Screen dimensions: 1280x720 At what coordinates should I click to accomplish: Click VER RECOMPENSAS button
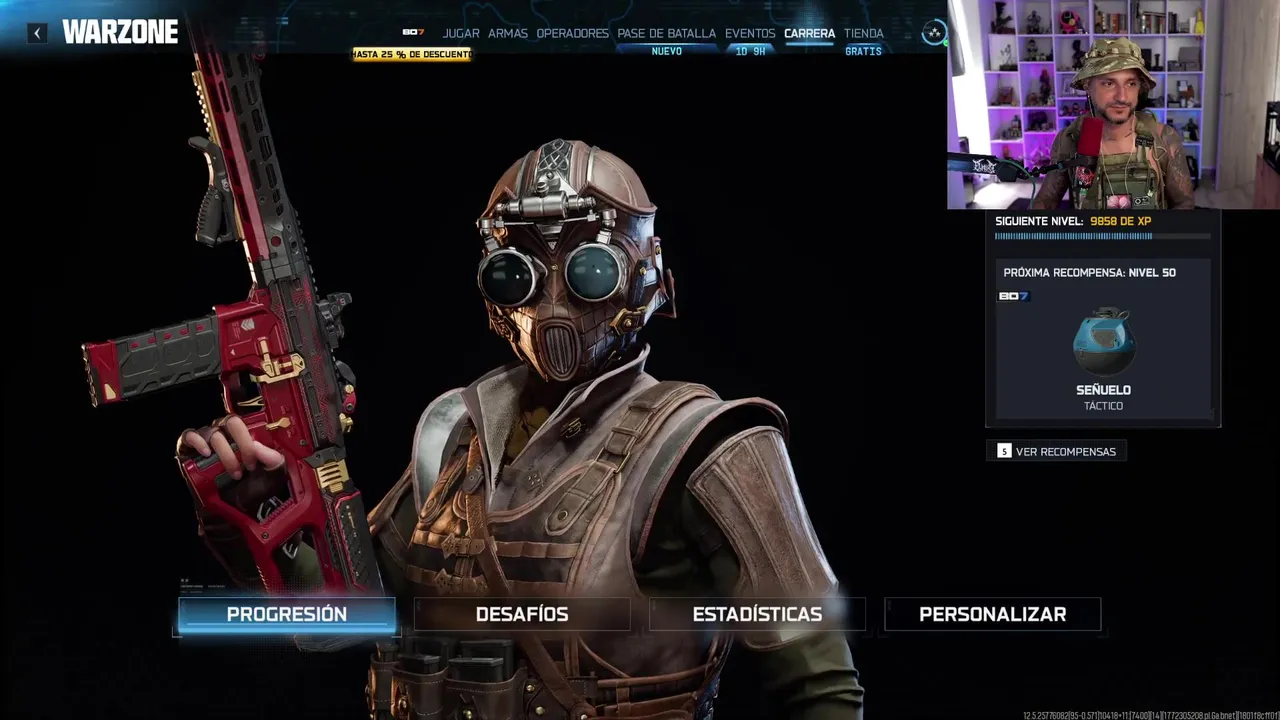(1057, 451)
